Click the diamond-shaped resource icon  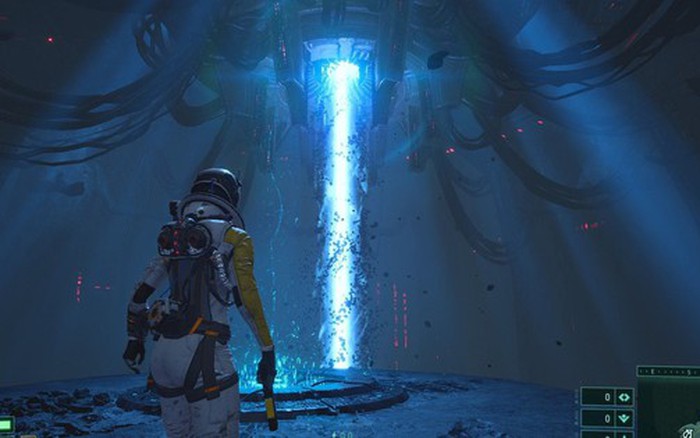click(624, 397)
